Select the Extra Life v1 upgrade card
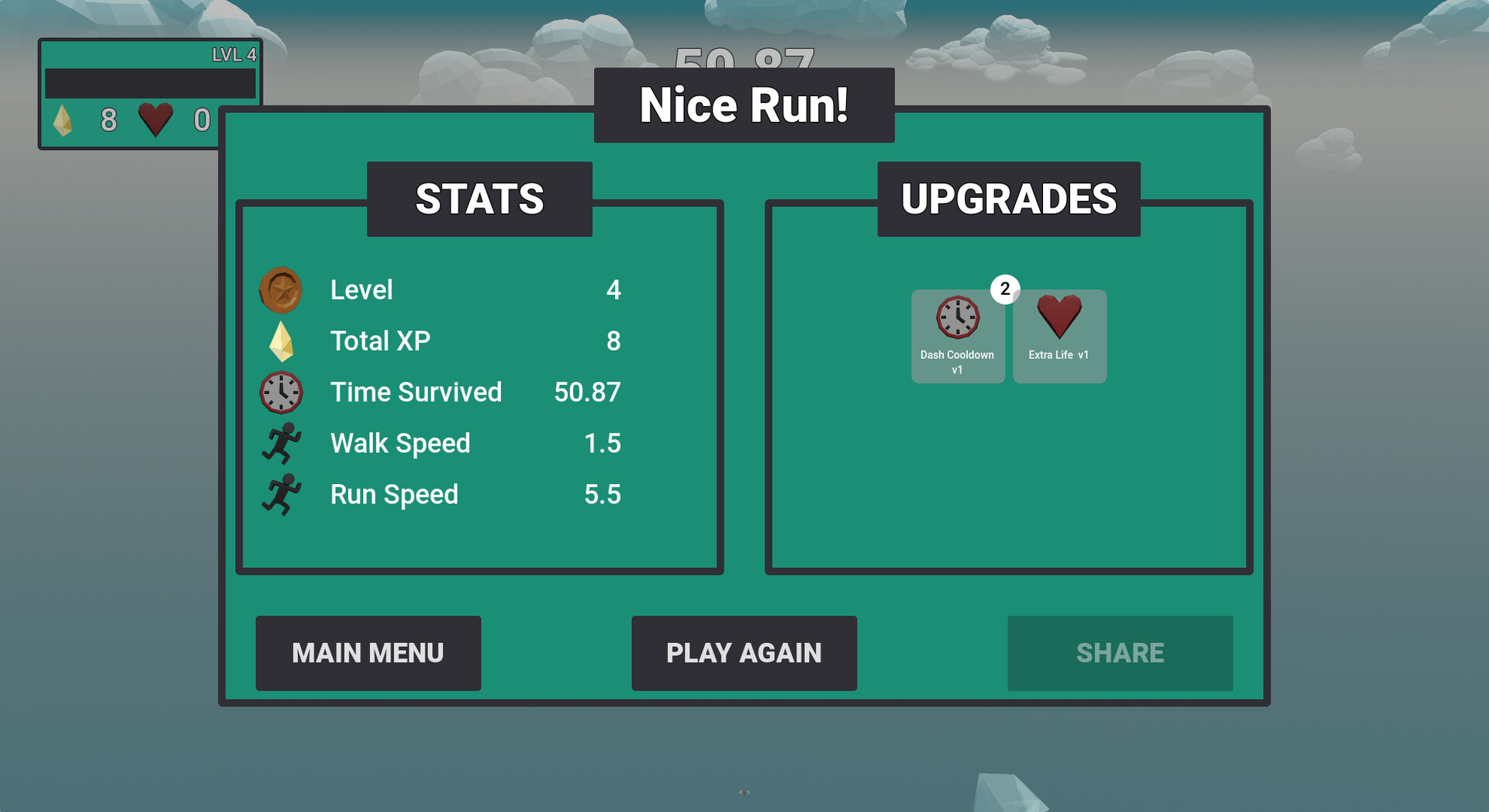The width and height of the screenshot is (1489, 812). 1059,337
